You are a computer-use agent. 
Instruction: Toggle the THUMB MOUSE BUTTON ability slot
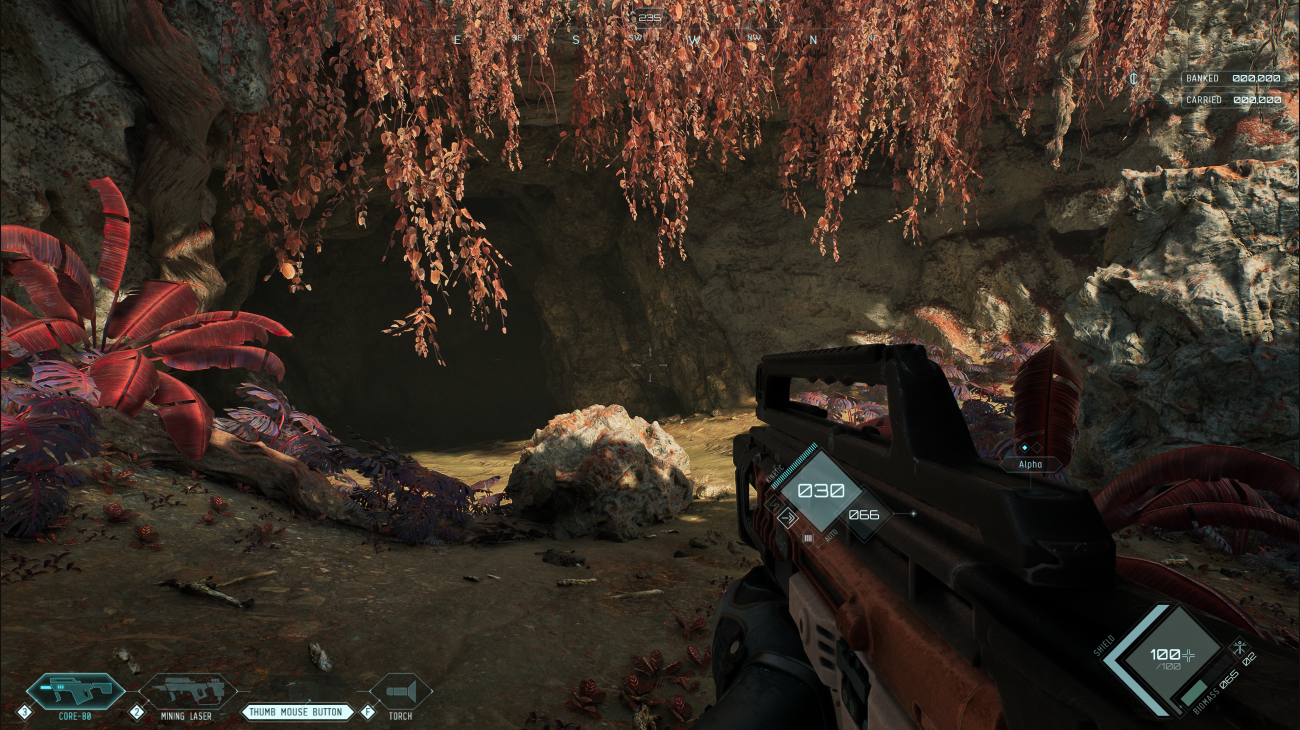pos(296,712)
